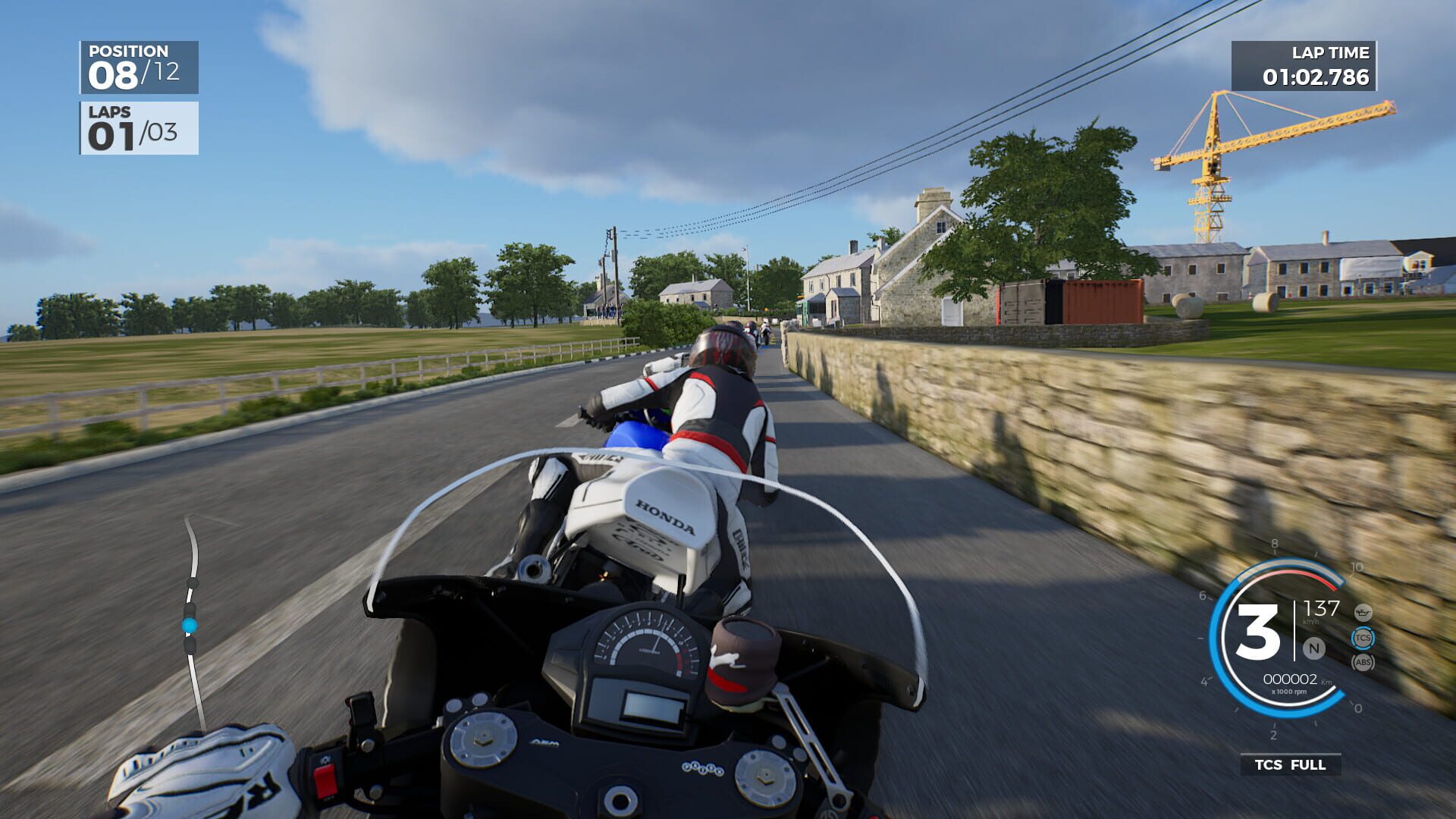Viewport: 1456px width, 819px height.
Task: Click the oil pressure warning icon
Action: pyautogui.click(x=1363, y=612)
